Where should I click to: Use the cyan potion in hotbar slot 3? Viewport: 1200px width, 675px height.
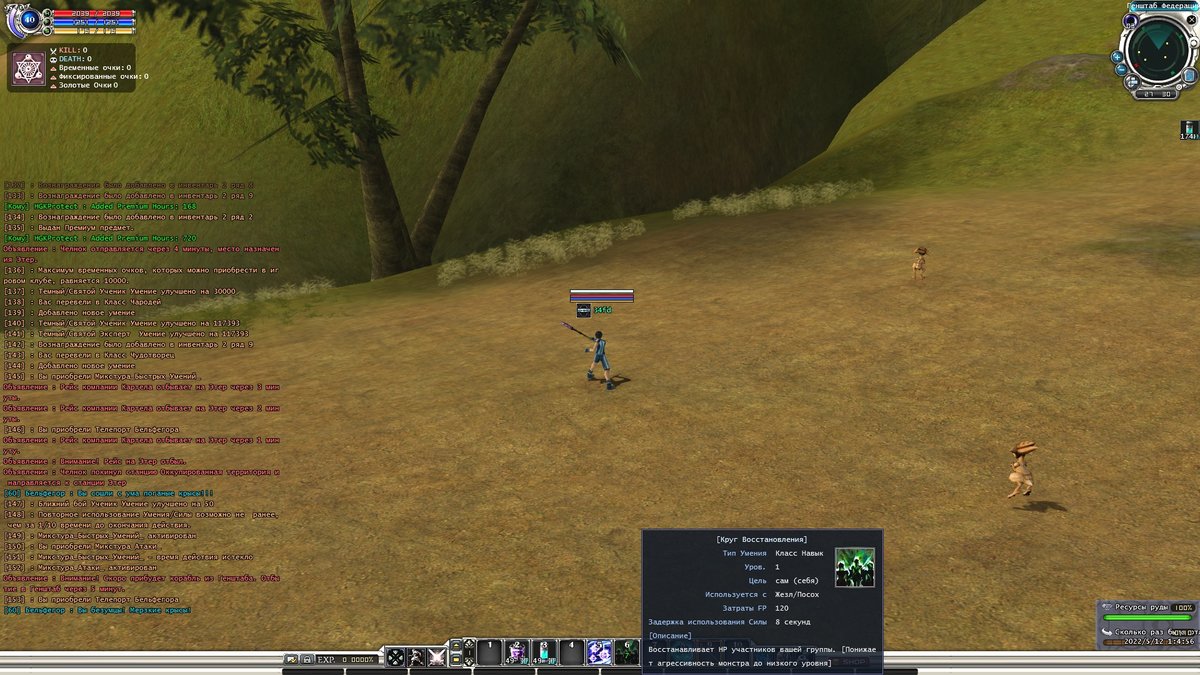click(545, 652)
